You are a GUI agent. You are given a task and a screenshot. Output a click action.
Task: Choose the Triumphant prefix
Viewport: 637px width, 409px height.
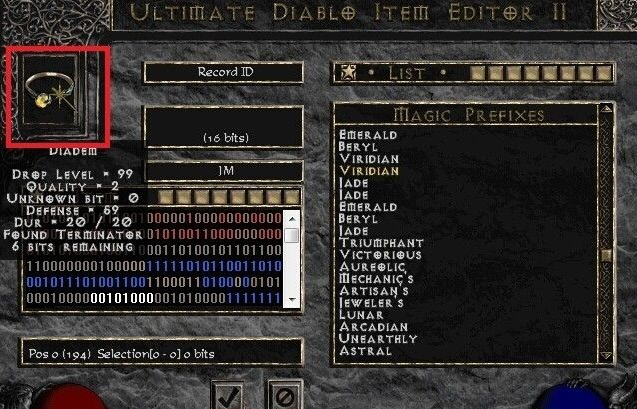coord(381,243)
